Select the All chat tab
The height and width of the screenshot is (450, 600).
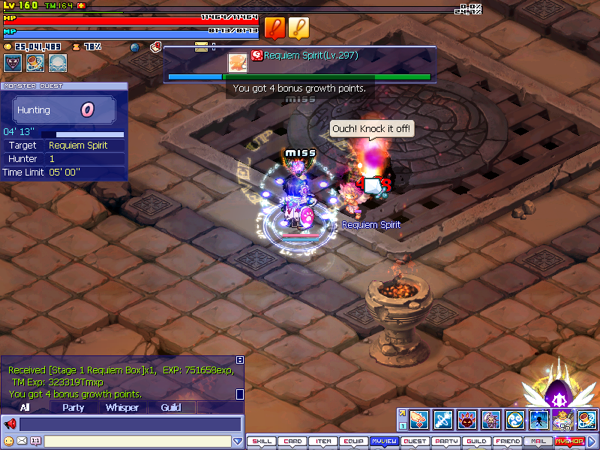point(24,408)
